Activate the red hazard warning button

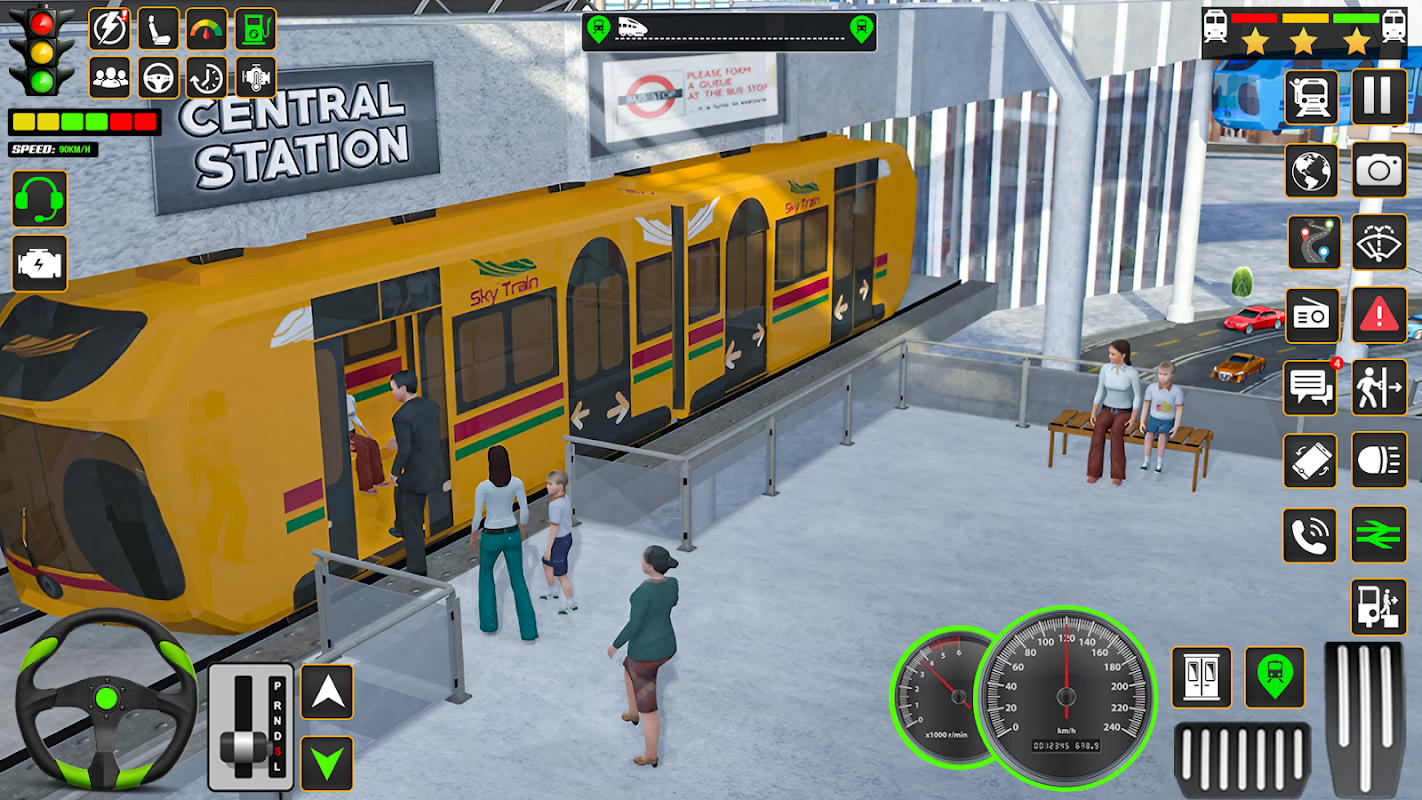pos(1379,316)
